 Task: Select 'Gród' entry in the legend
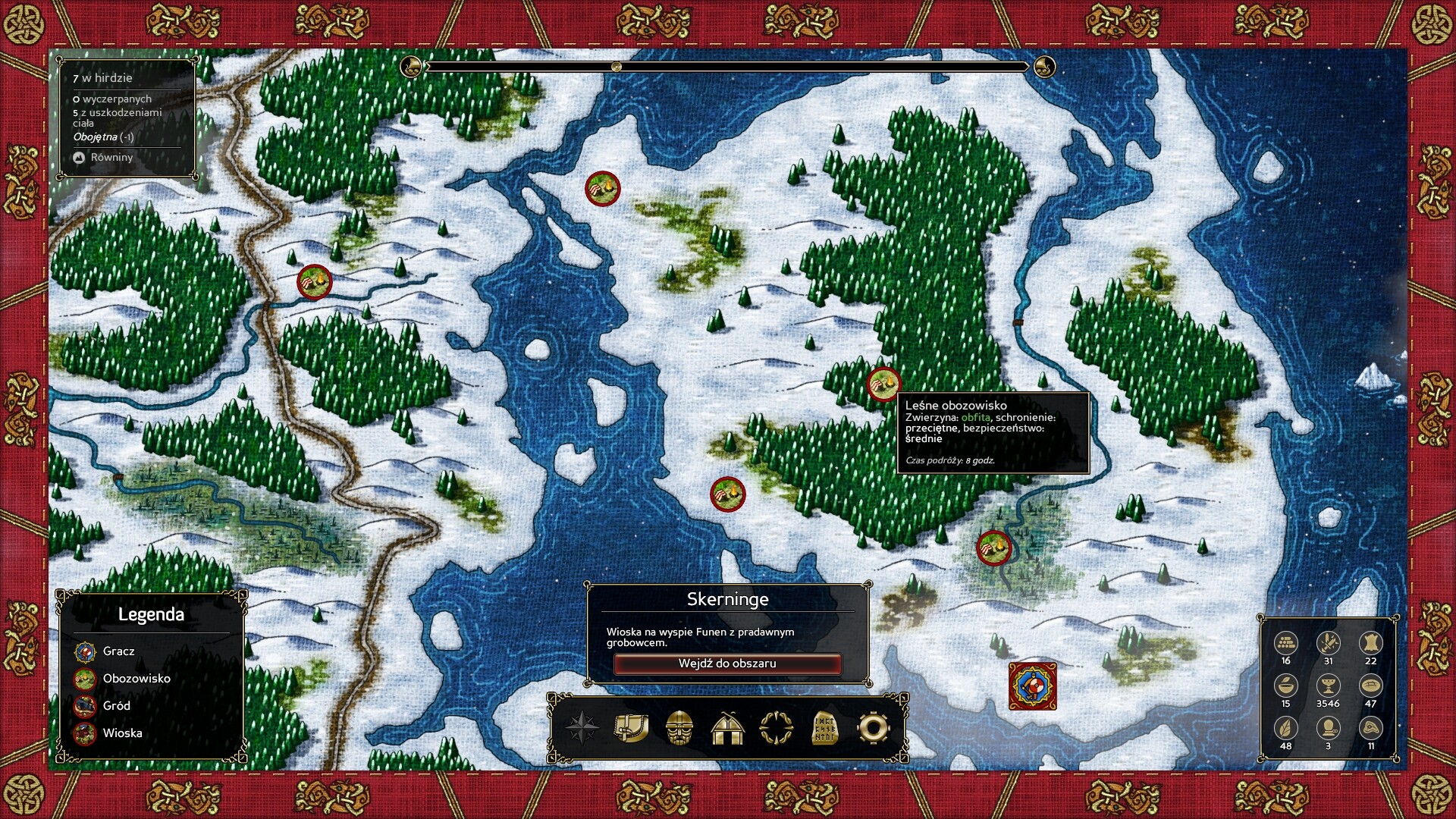117,706
